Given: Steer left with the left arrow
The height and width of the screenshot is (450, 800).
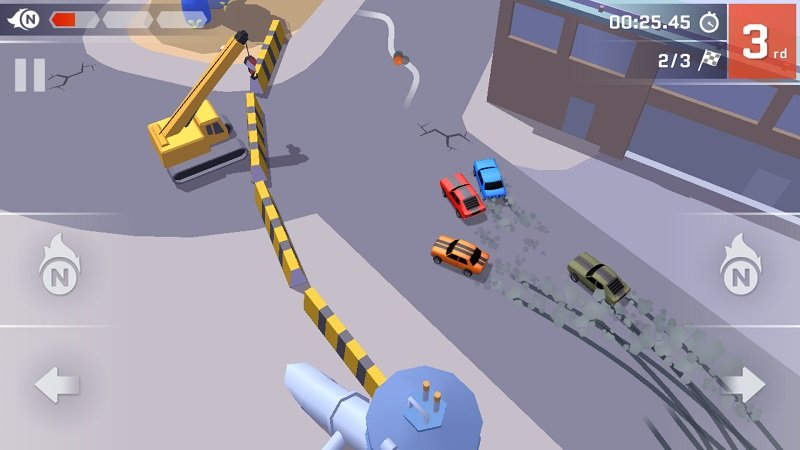Looking at the screenshot, I should click(57, 385).
